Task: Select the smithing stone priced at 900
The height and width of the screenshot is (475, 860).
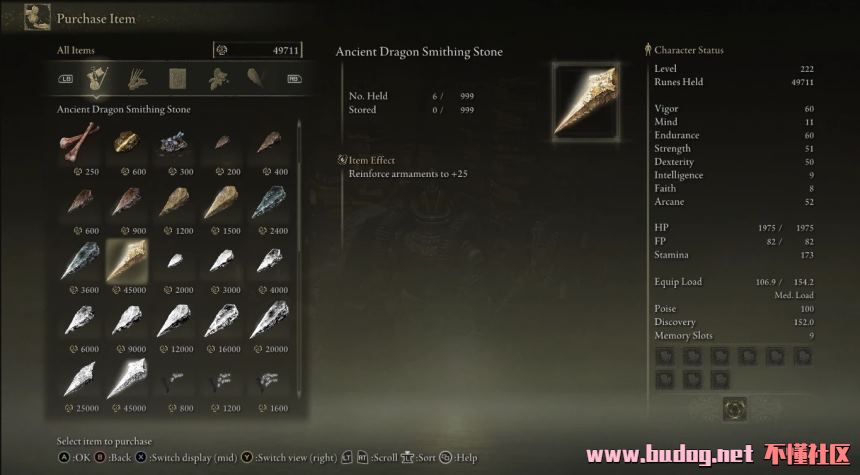Action: (127, 202)
